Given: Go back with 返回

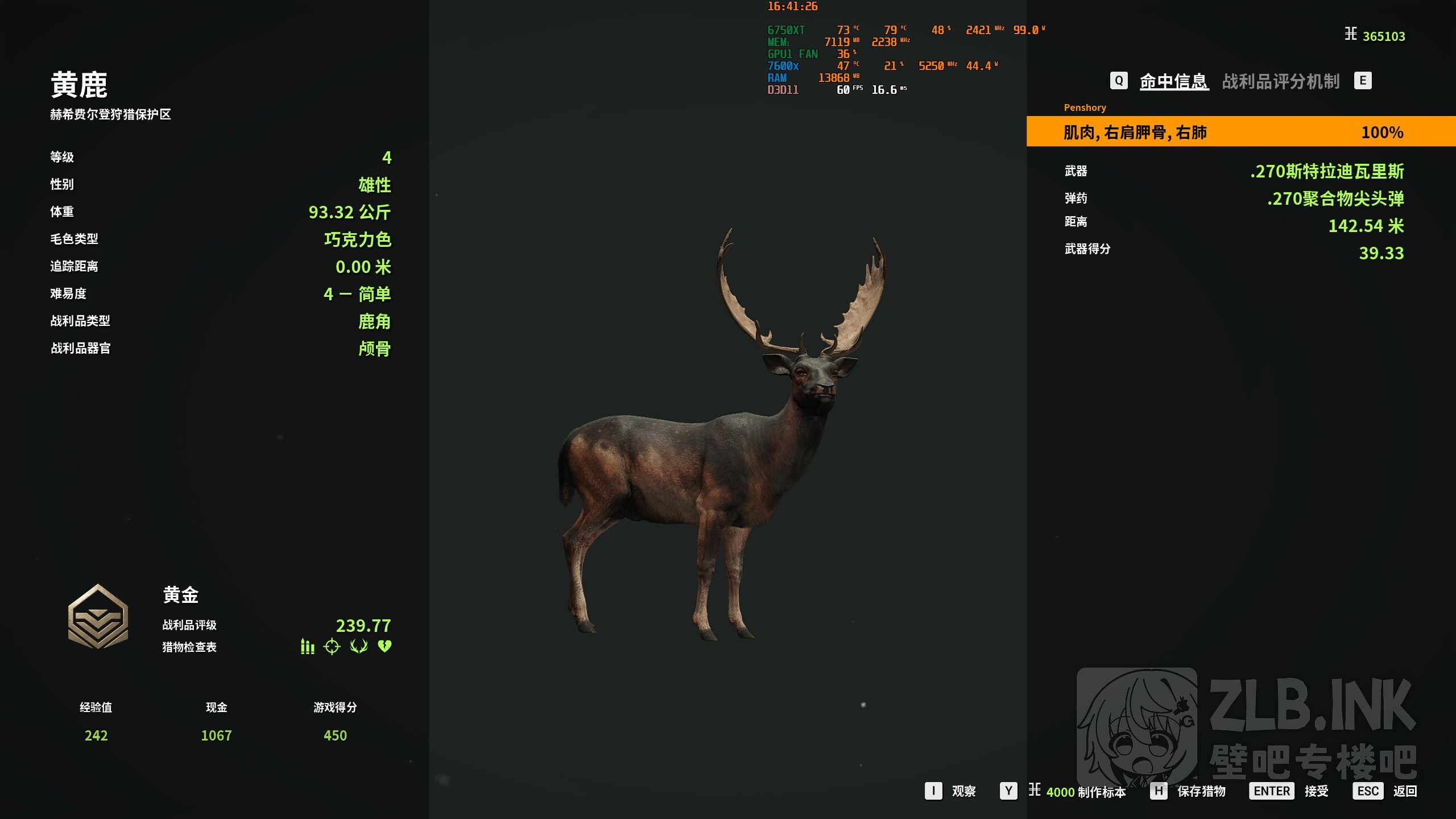Looking at the screenshot, I should (x=1405, y=791).
